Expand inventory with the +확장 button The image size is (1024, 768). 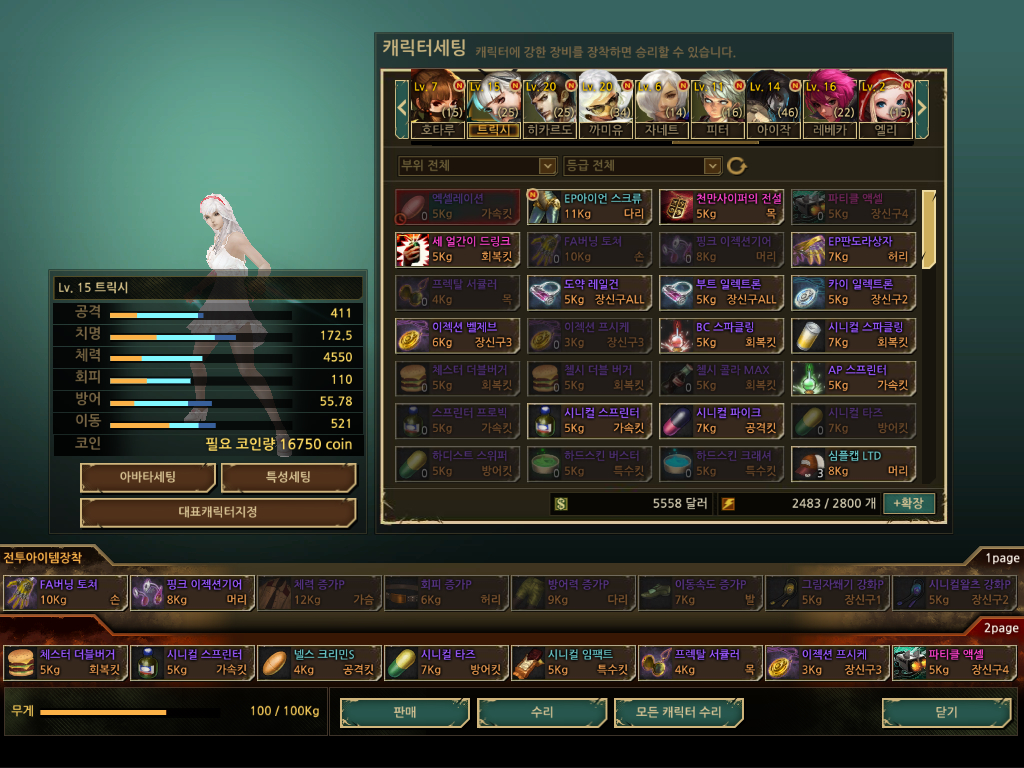909,503
